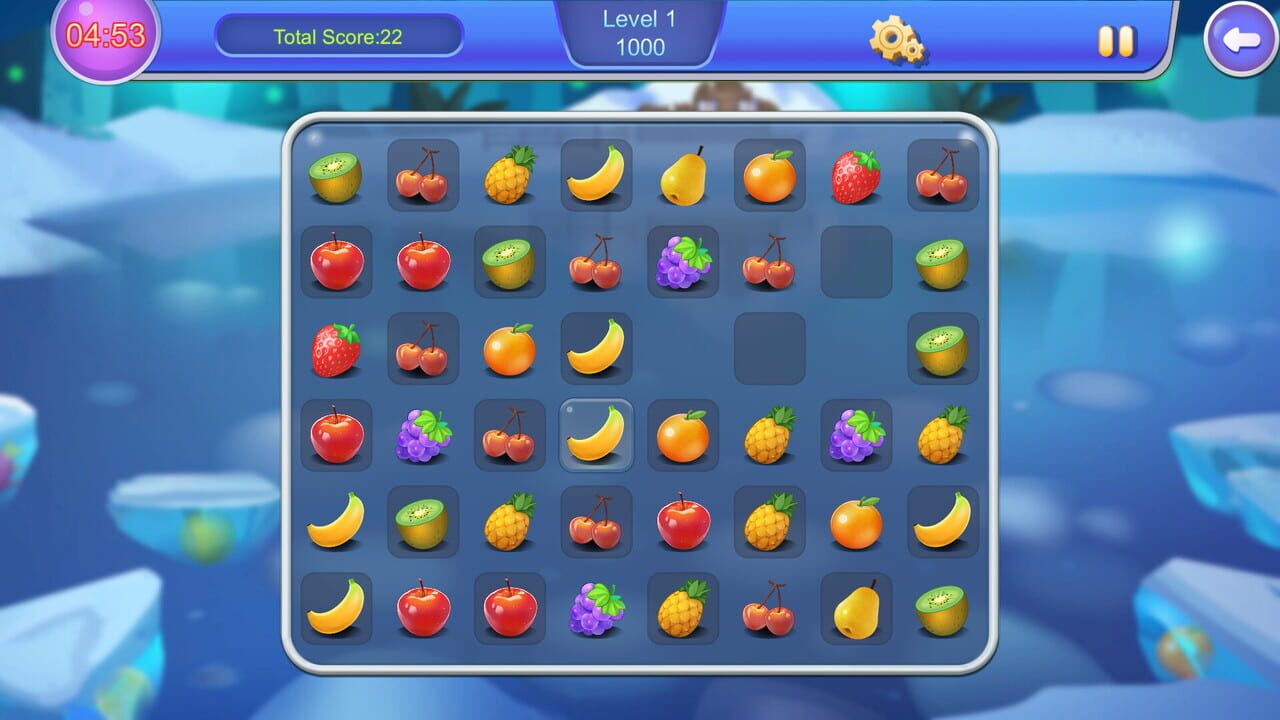Screen dimensions: 1280x720
Task: Click the grapes tile in the bottom row
Action: click(597, 608)
